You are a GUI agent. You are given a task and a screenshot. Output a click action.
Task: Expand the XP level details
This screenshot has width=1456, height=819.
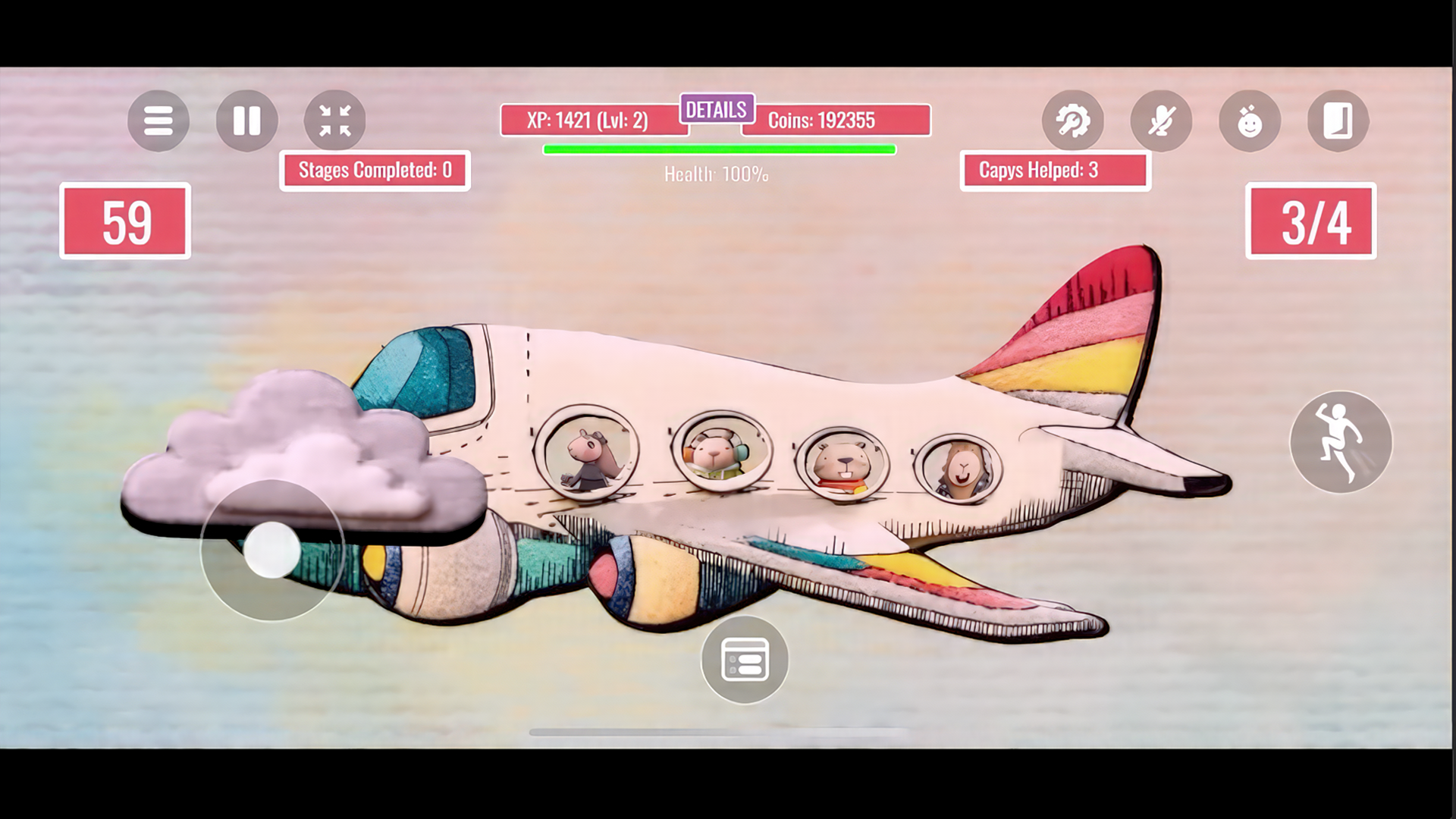click(x=717, y=108)
